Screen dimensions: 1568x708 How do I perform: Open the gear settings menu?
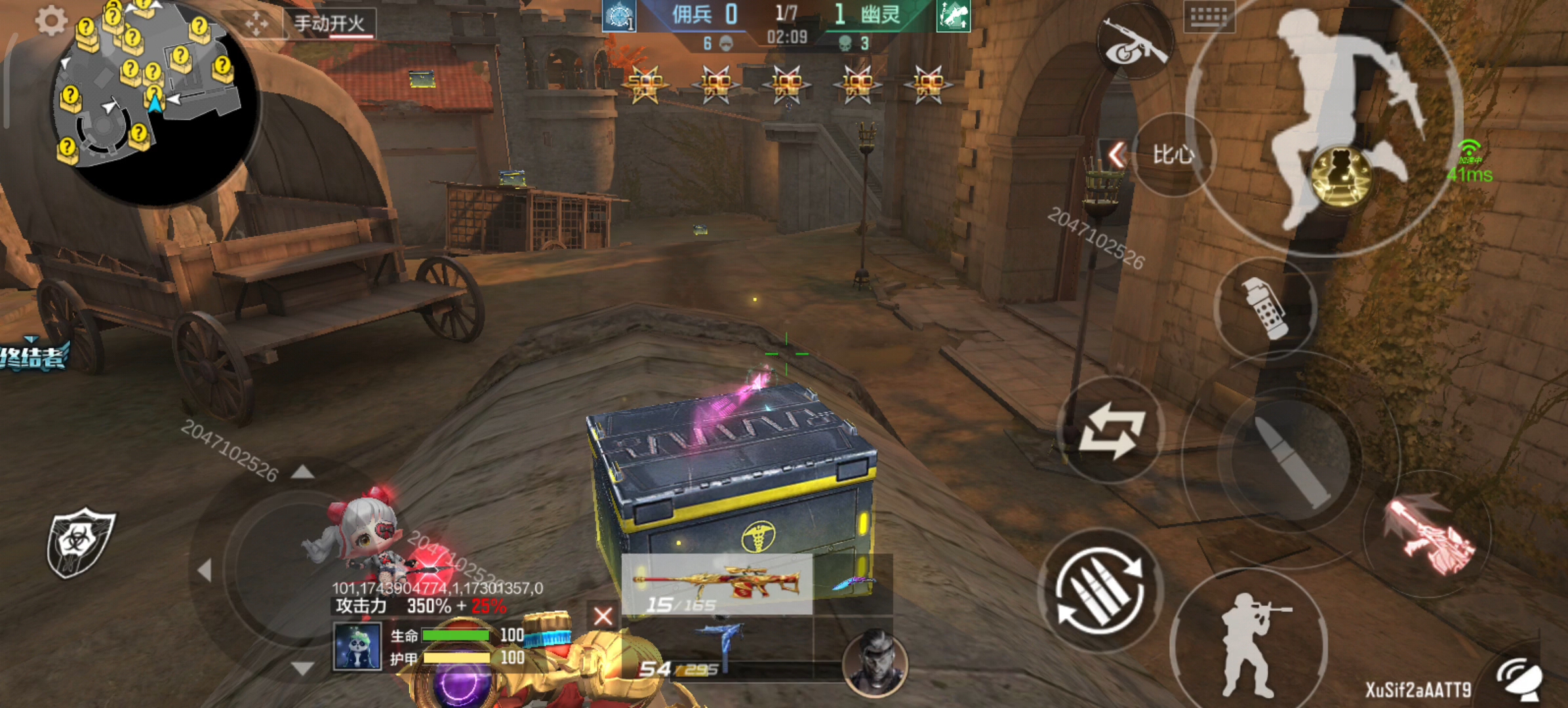[x=51, y=21]
